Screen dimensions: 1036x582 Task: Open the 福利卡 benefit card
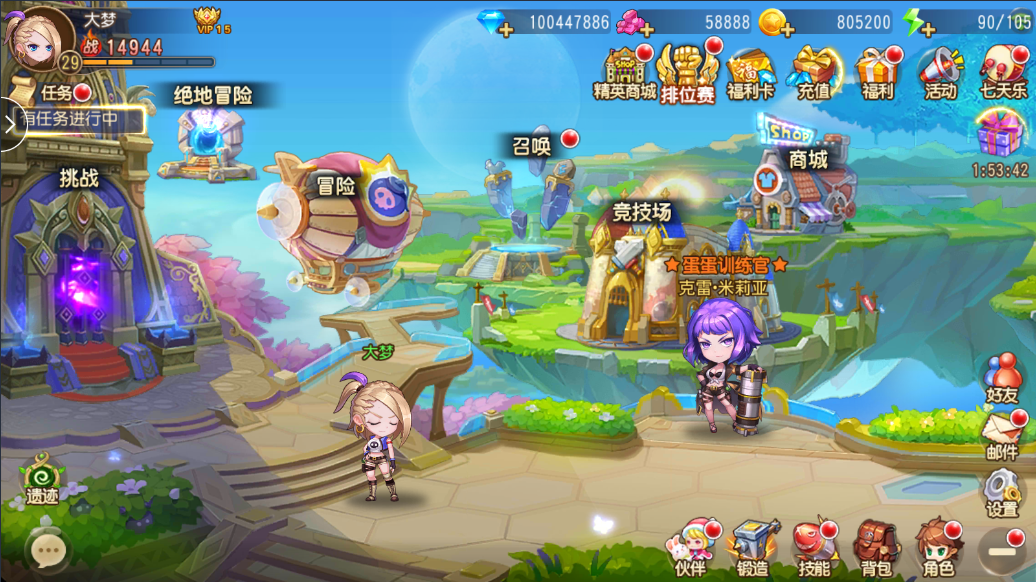pyautogui.click(x=751, y=72)
